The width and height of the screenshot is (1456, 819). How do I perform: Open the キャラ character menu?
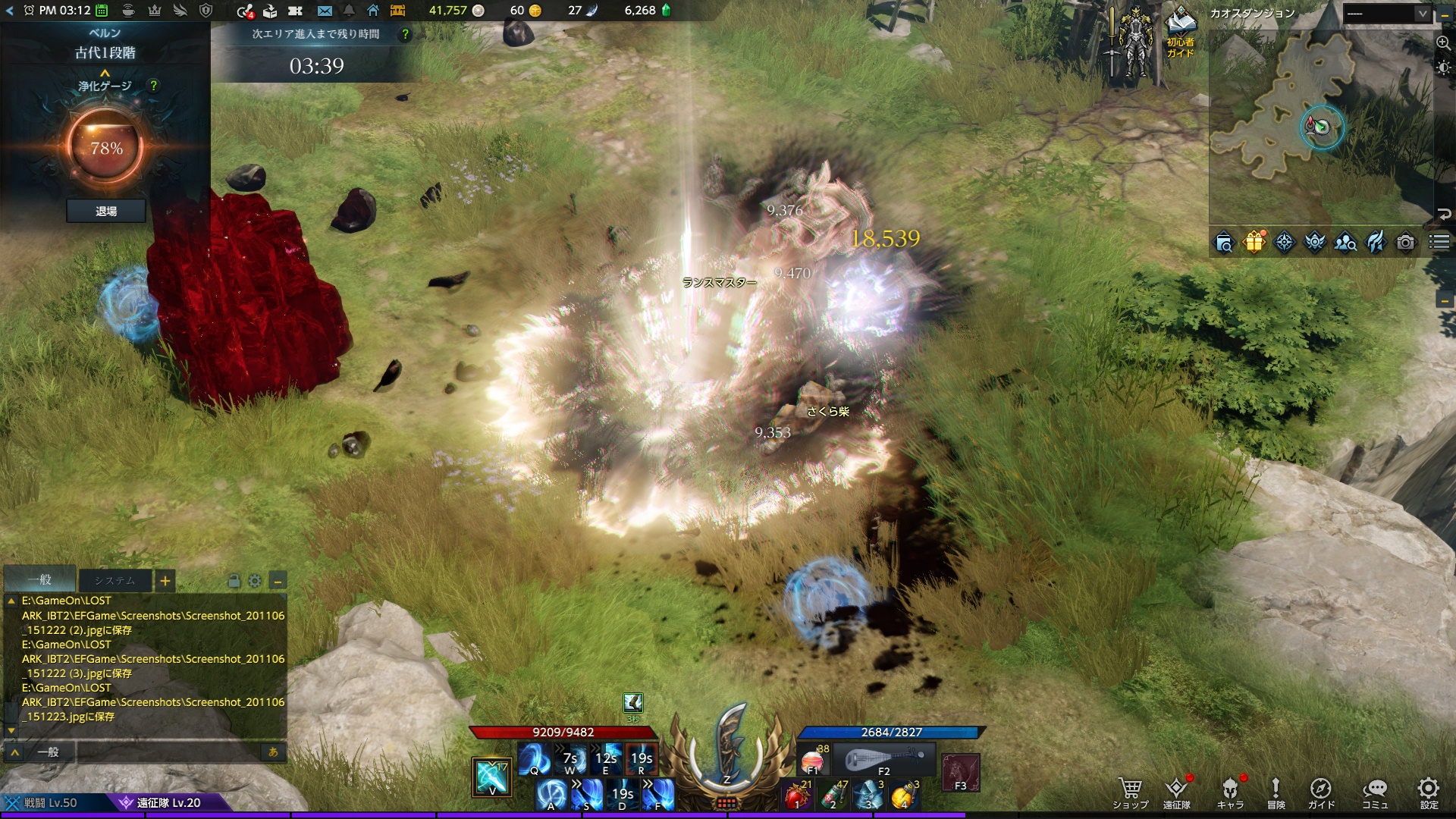1230,792
